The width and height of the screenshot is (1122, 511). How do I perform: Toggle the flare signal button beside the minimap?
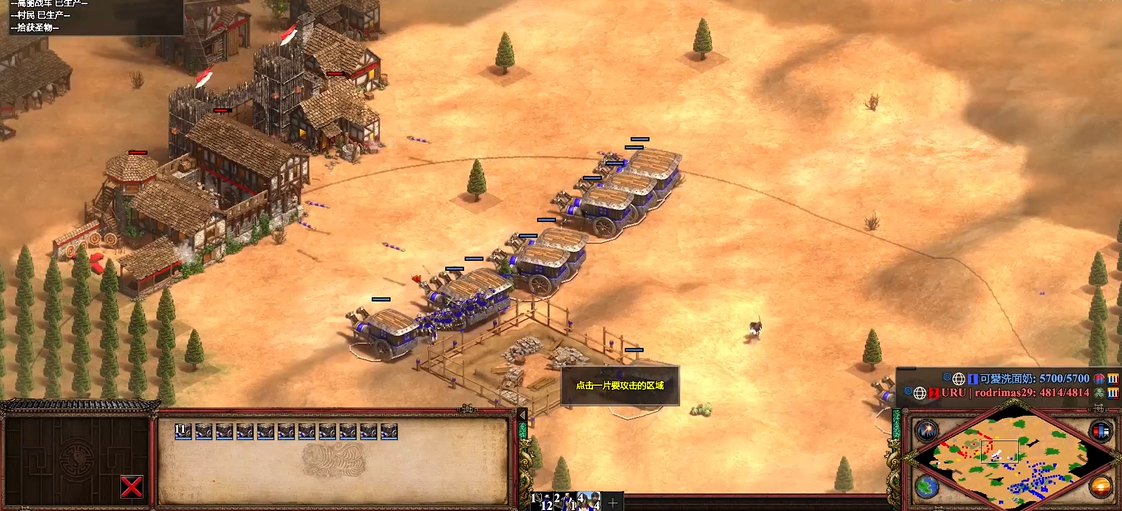point(926,431)
